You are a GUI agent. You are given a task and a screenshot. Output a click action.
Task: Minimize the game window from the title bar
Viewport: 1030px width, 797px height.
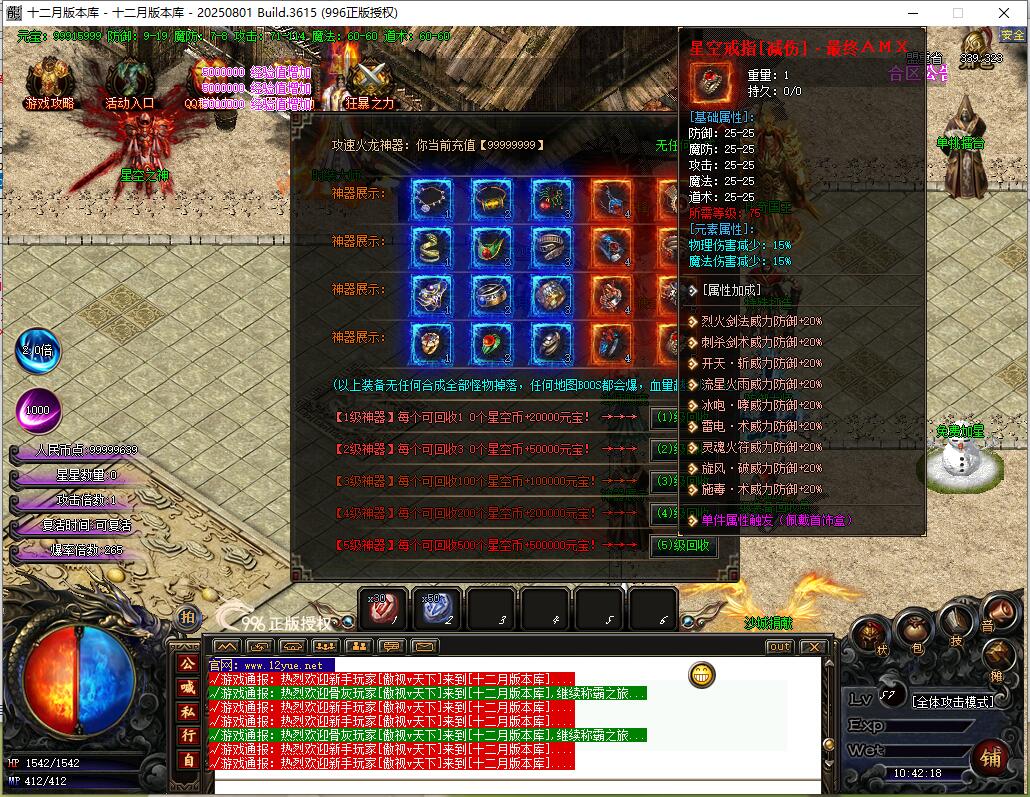tap(911, 13)
